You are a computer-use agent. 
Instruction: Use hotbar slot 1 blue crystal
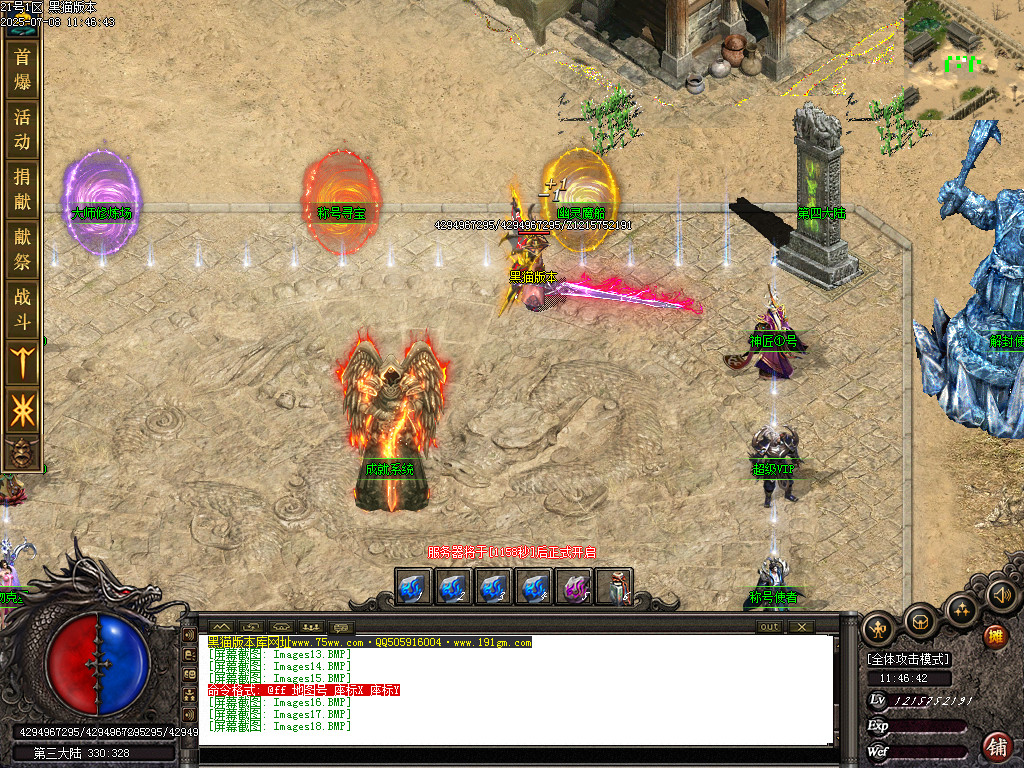414,587
